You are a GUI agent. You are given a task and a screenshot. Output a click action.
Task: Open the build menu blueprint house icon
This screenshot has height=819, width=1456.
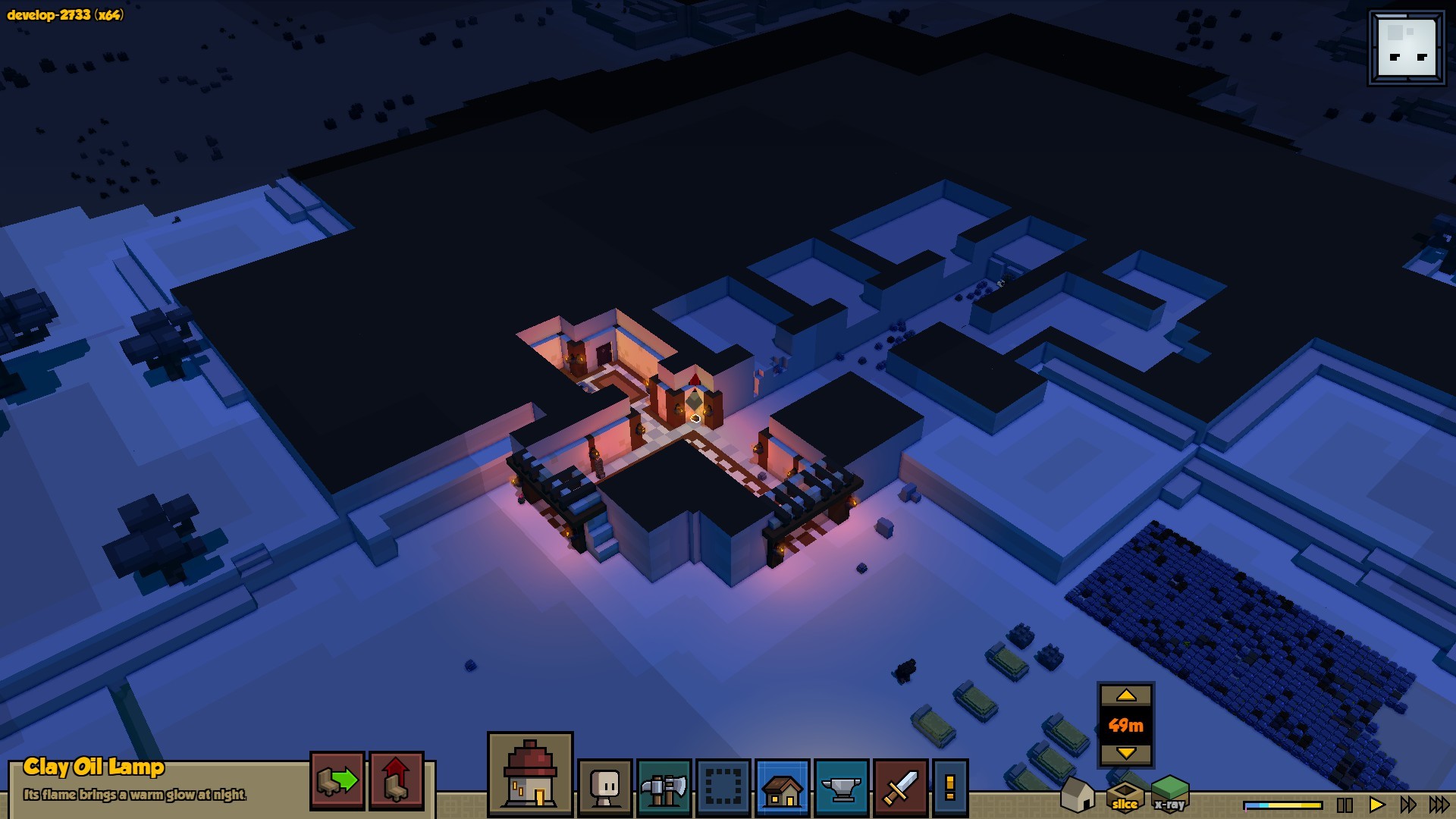pyautogui.click(x=783, y=788)
